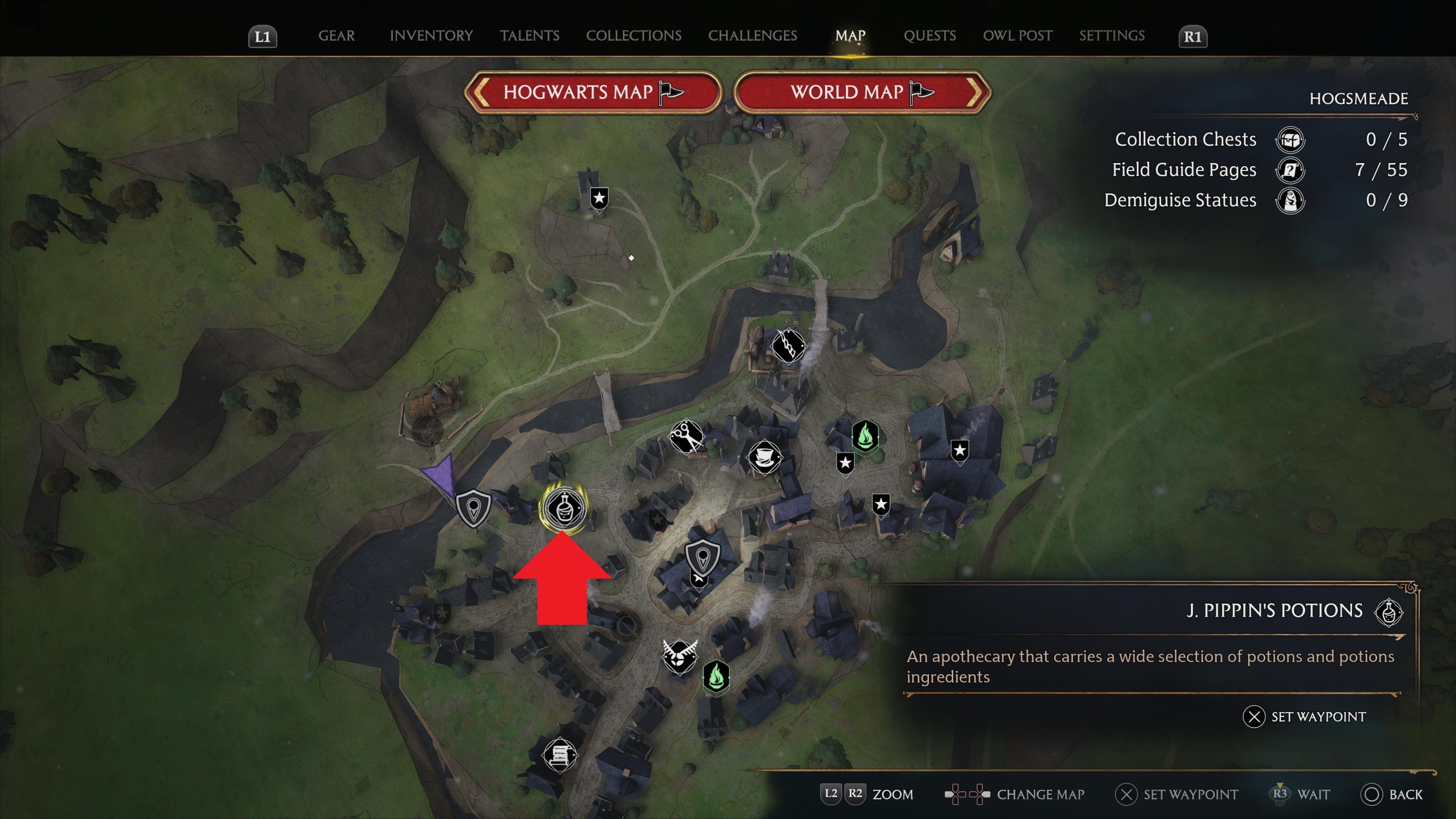The height and width of the screenshot is (819, 1456).
Task: Click the Collection Chests icon in the summary panel
Action: point(1291,140)
